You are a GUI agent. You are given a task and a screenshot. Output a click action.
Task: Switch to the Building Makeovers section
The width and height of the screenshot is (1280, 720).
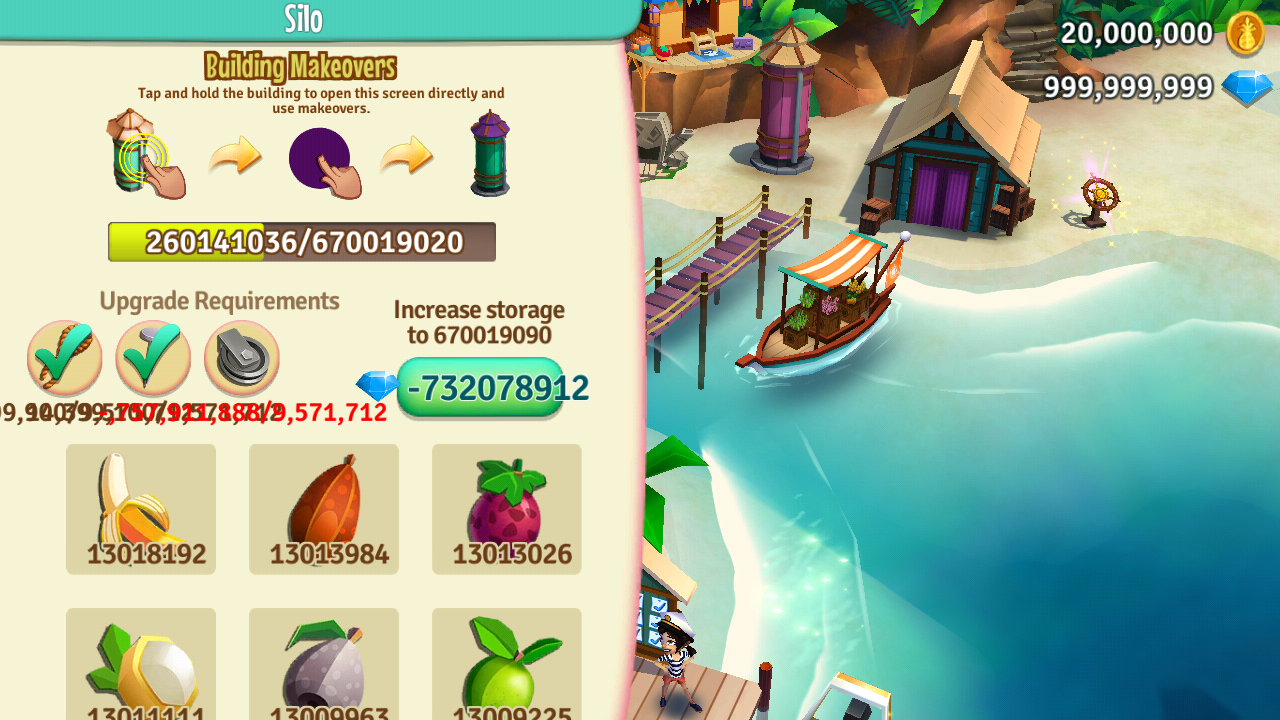click(x=301, y=66)
